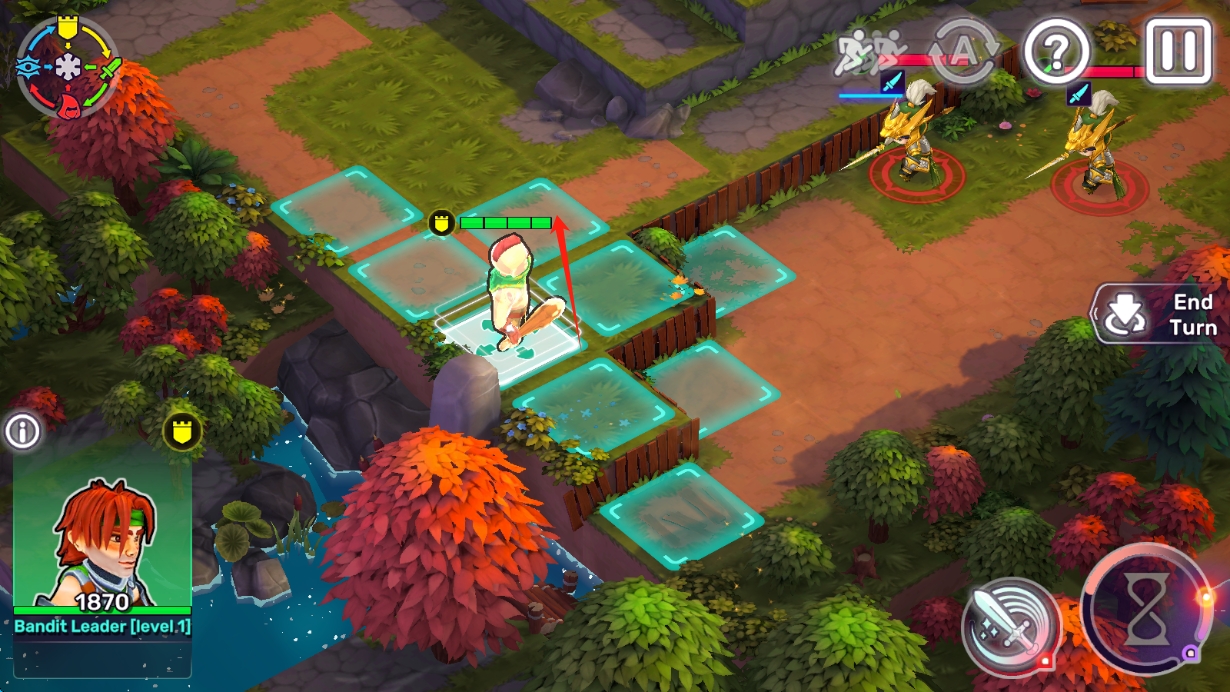Screen dimensions: 1230x692
Task: Activate the sword attack ability
Action: [x=1010, y=626]
